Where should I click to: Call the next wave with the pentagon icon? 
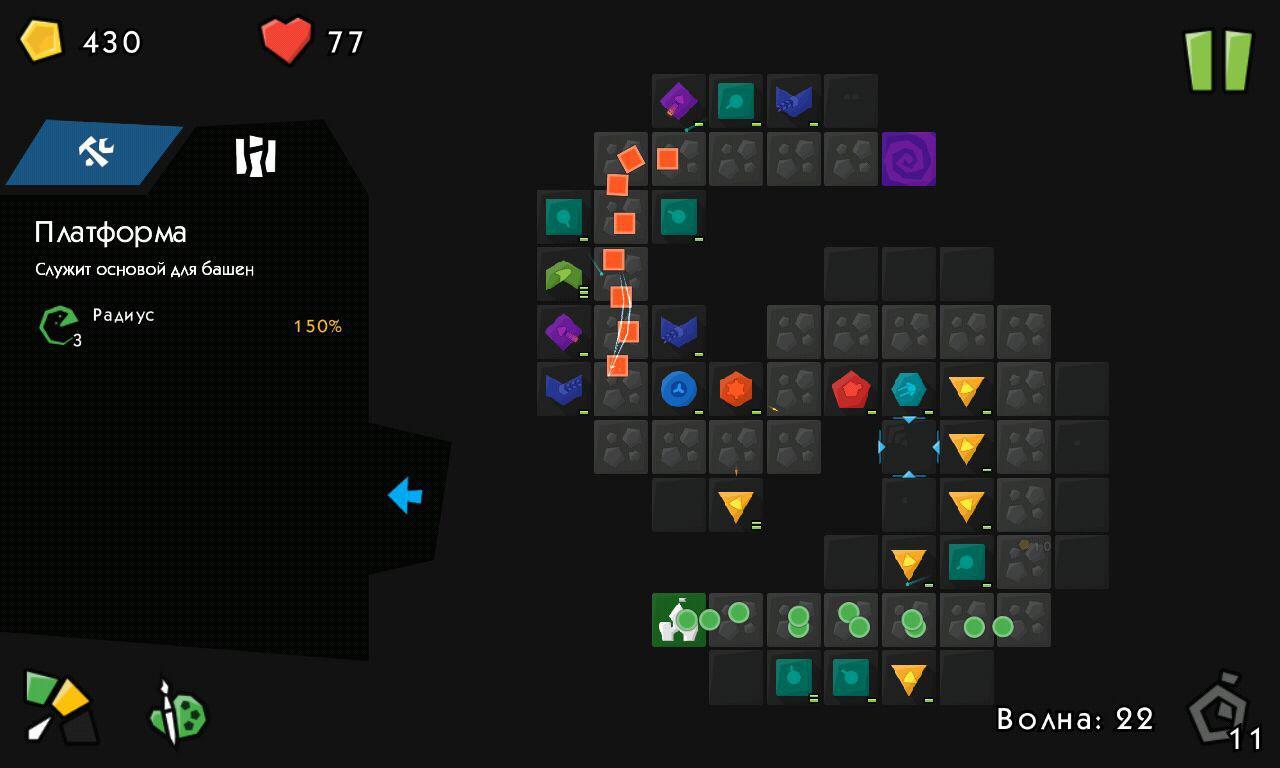[1221, 712]
